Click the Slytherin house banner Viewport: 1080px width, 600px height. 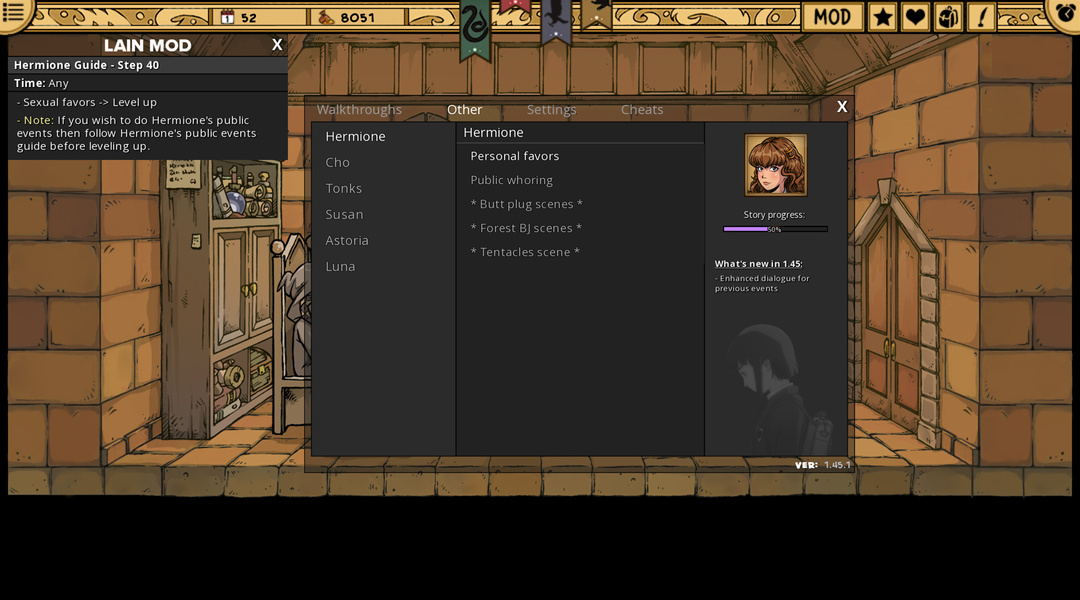(x=475, y=28)
